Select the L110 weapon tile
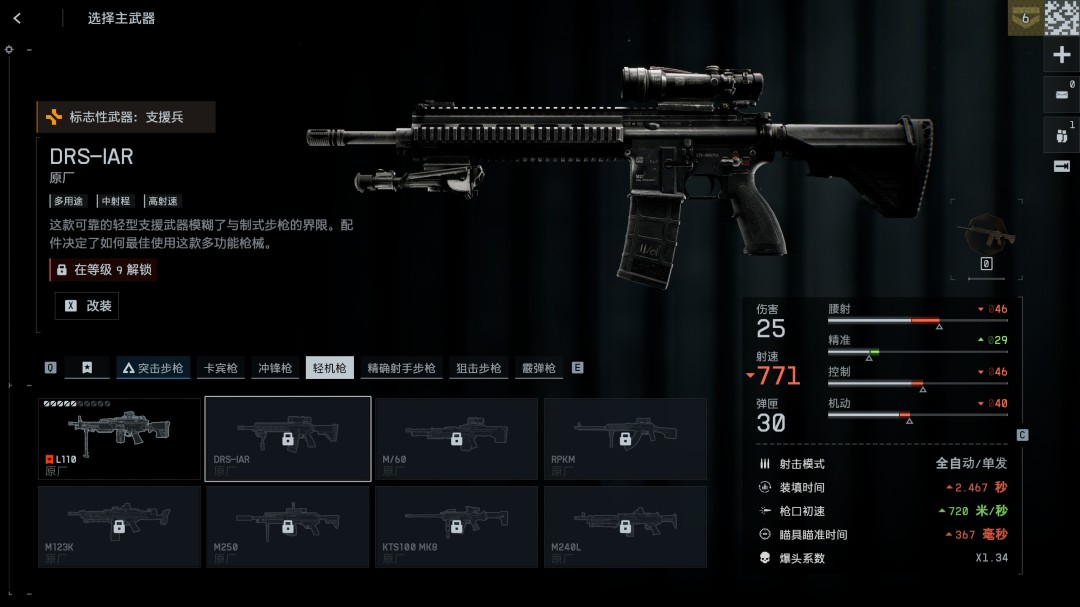 (119, 438)
